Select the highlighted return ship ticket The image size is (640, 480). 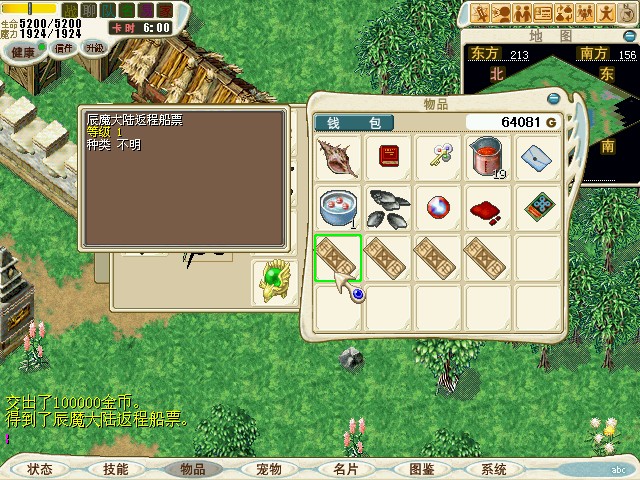[337, 258]
